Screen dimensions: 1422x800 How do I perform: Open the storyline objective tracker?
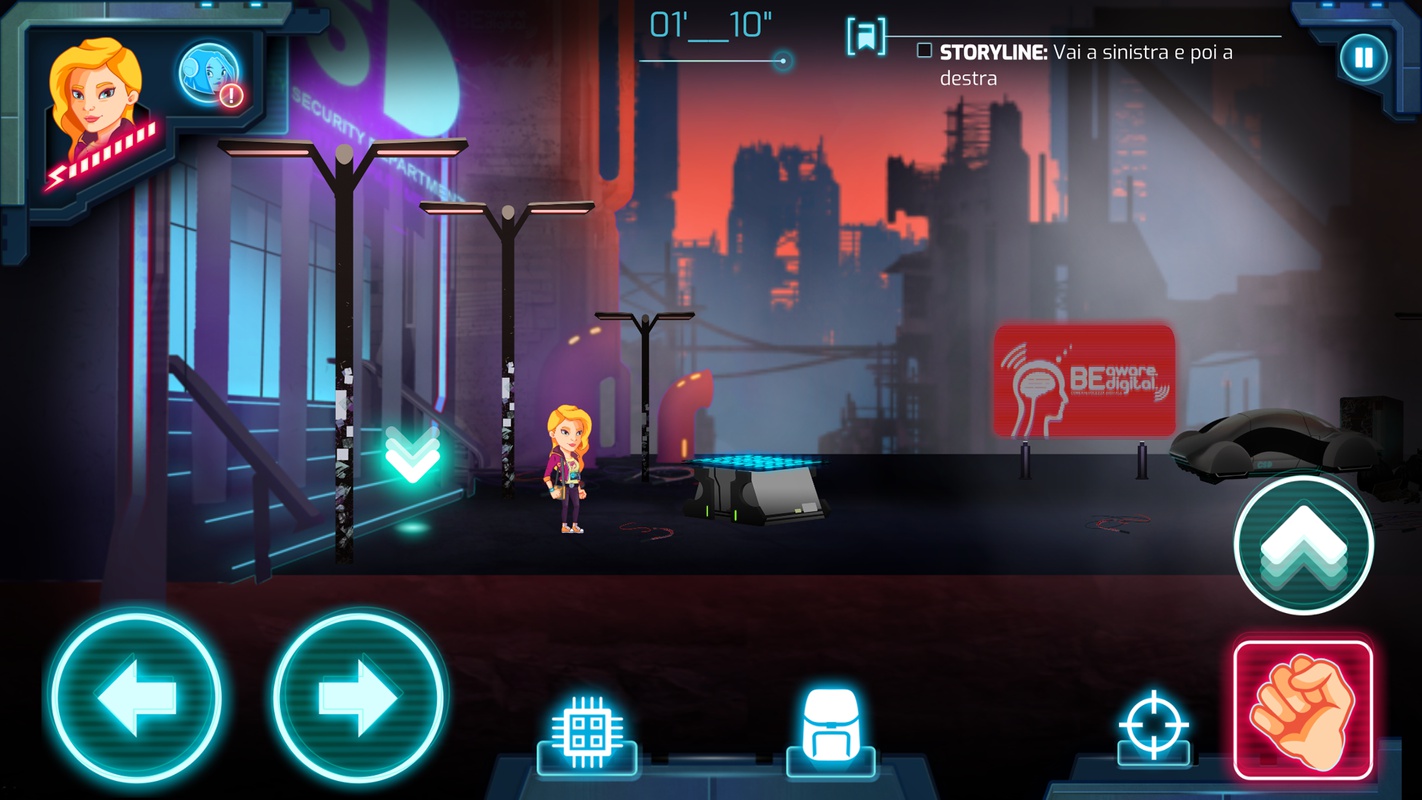[x=1085, y=64]
